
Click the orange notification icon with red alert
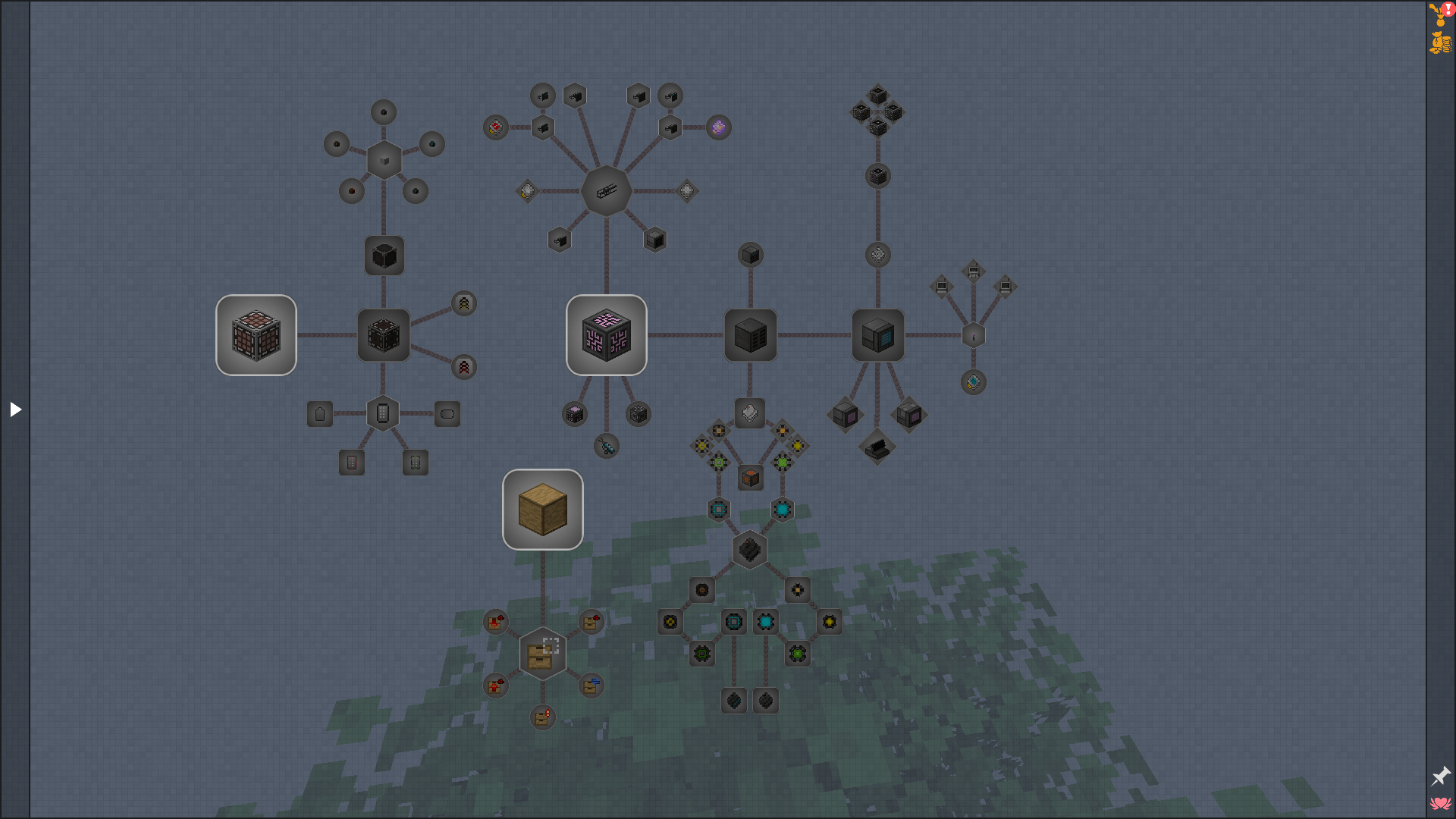(1440, 13)
